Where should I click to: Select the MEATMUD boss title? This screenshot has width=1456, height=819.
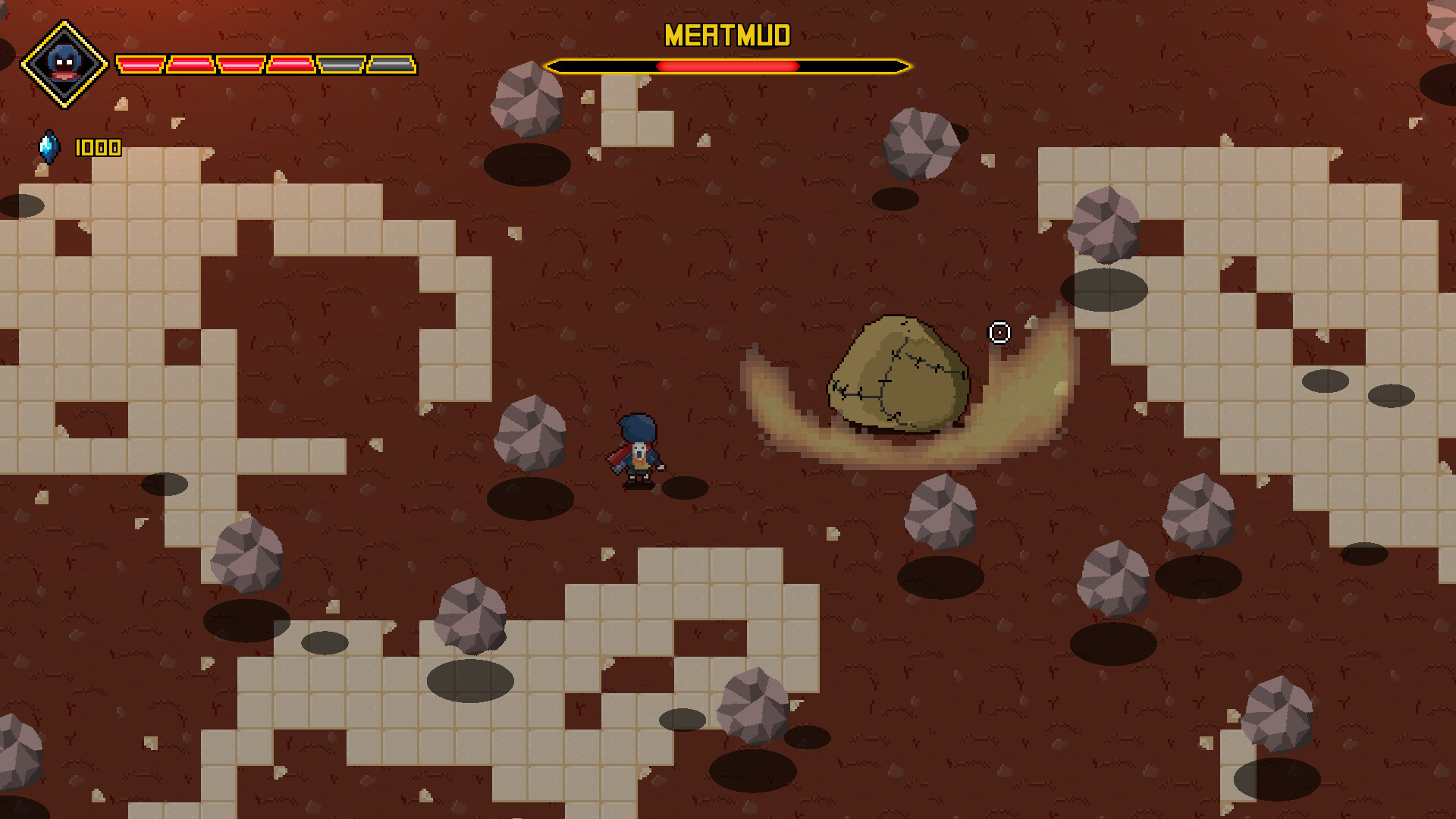tap(726, 35)
